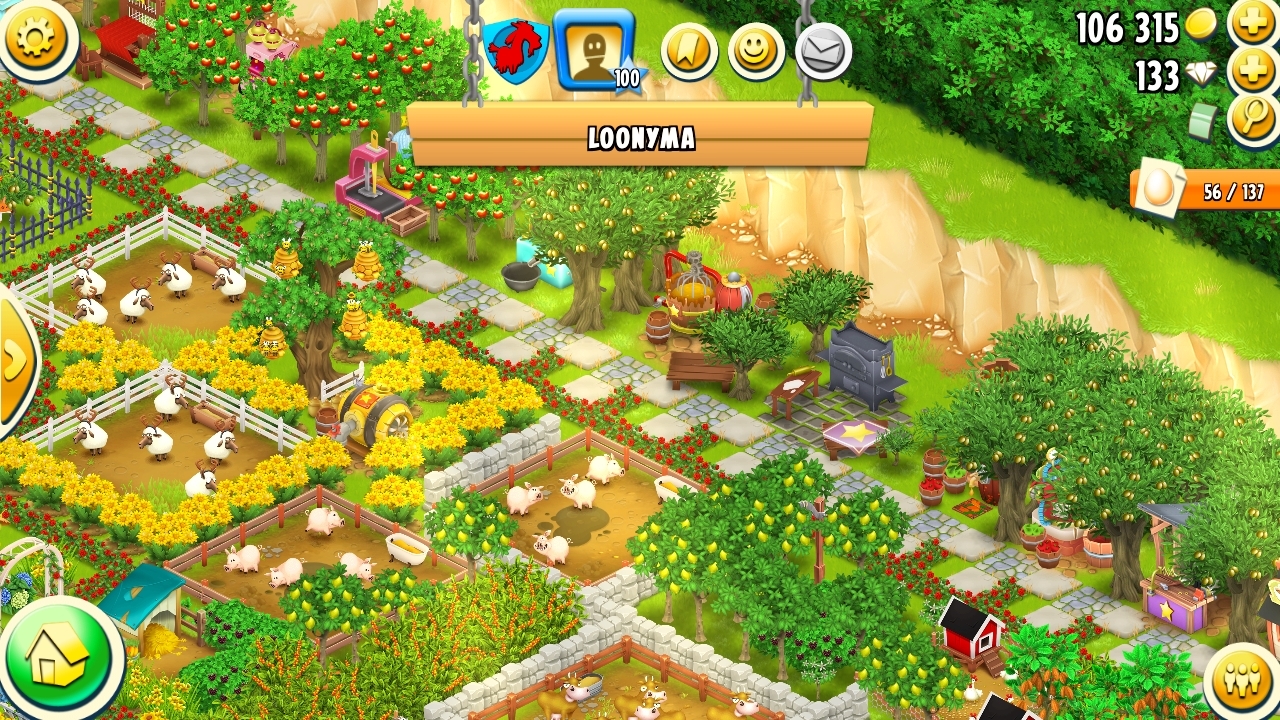The image size is (1280, 720).
Task: Open the magnifying glass search button
Action: pos(1252,119)
